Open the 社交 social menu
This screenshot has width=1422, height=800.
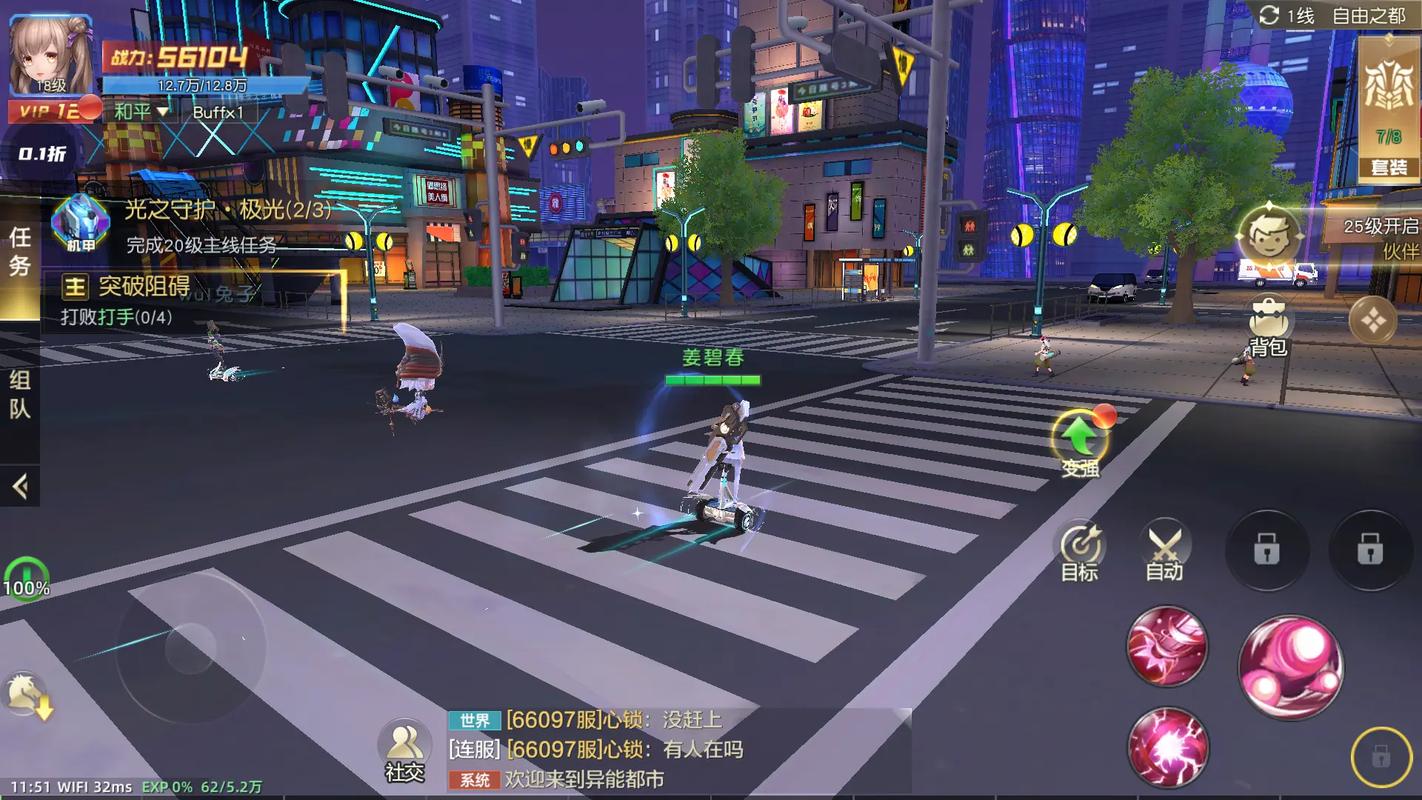tap(404, 750)
